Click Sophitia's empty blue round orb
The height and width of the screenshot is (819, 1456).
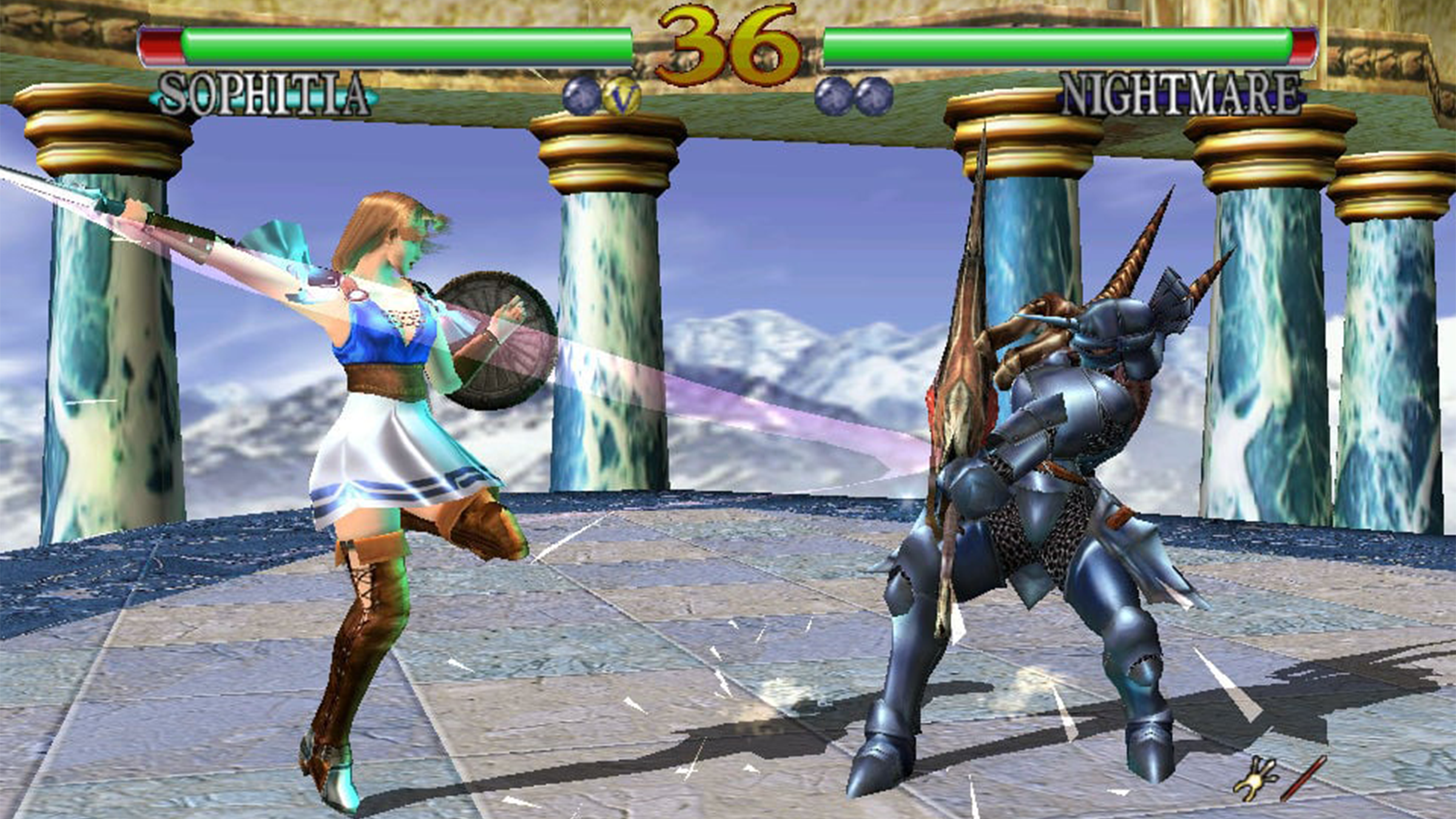point(581,96)
